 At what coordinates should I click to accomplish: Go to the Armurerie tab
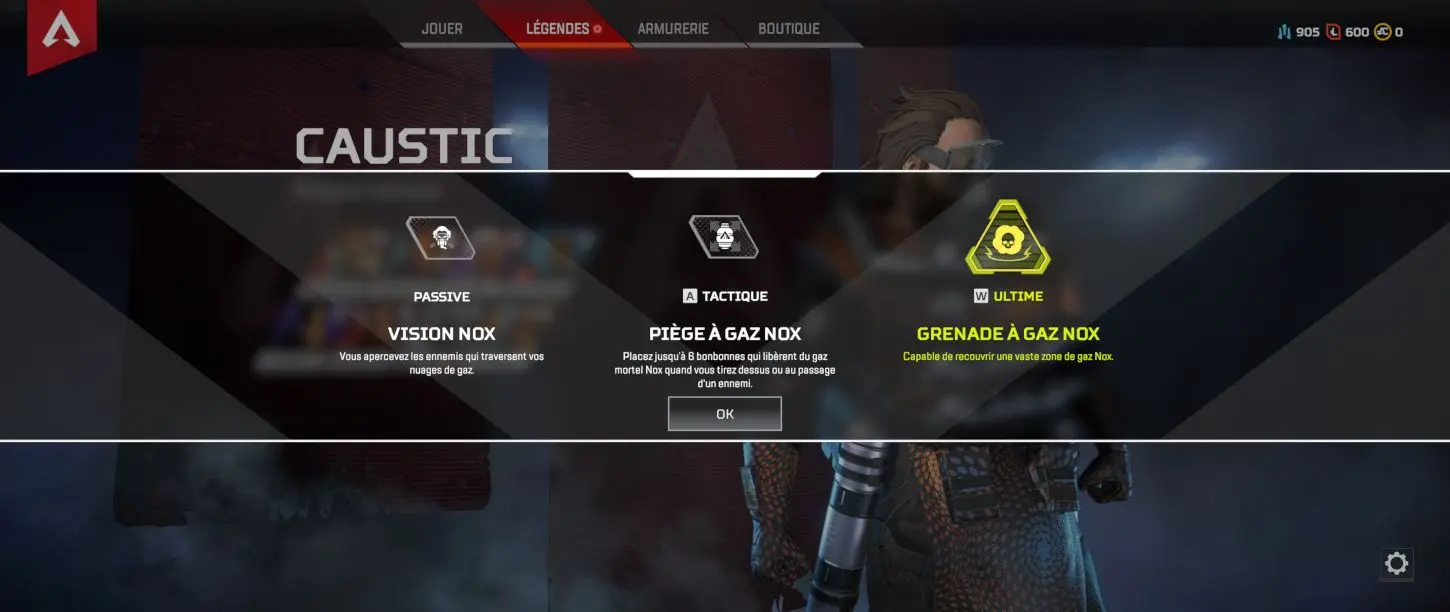673,29
